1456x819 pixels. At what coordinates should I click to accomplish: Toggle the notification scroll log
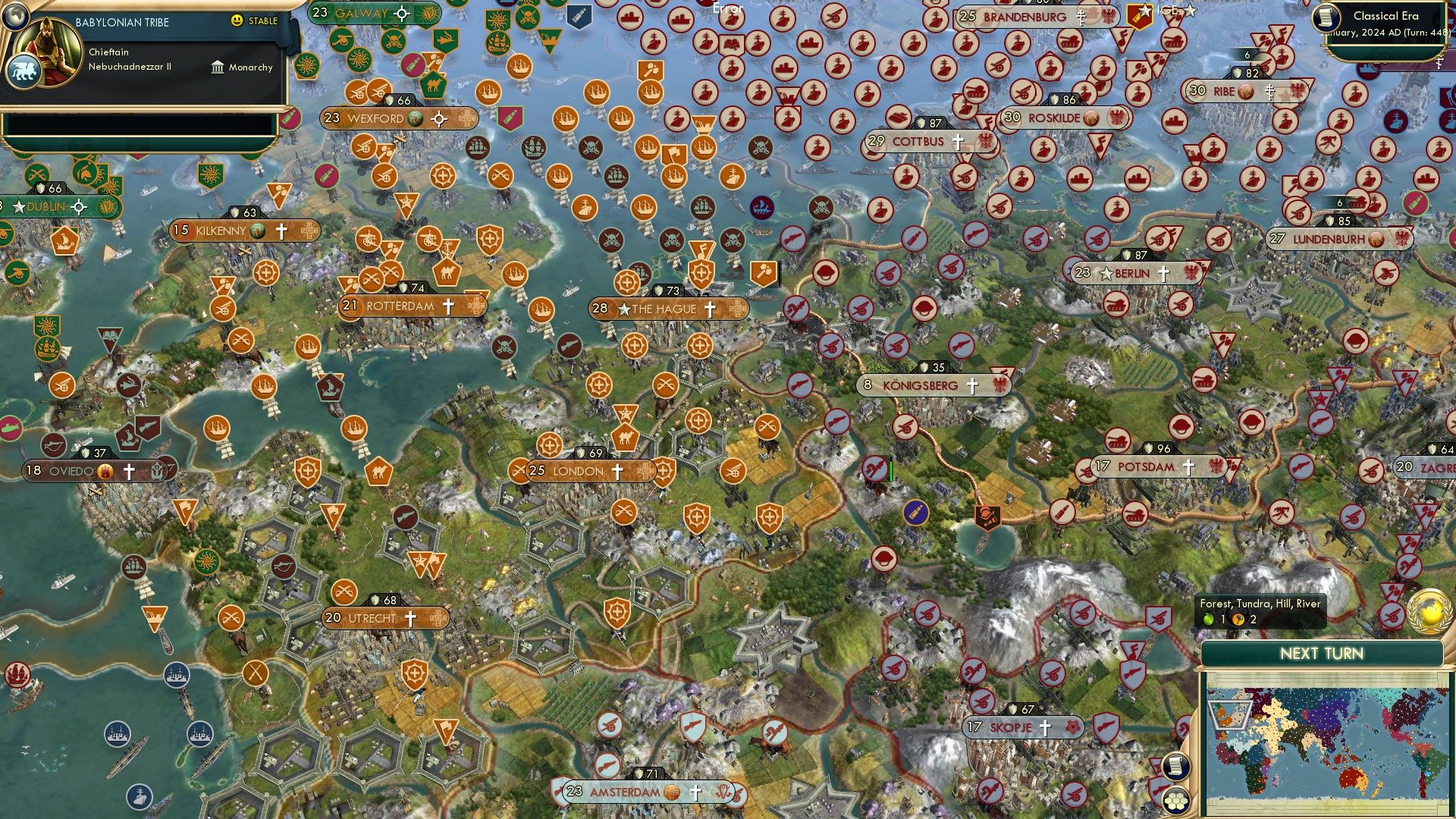click(1176, 767)
